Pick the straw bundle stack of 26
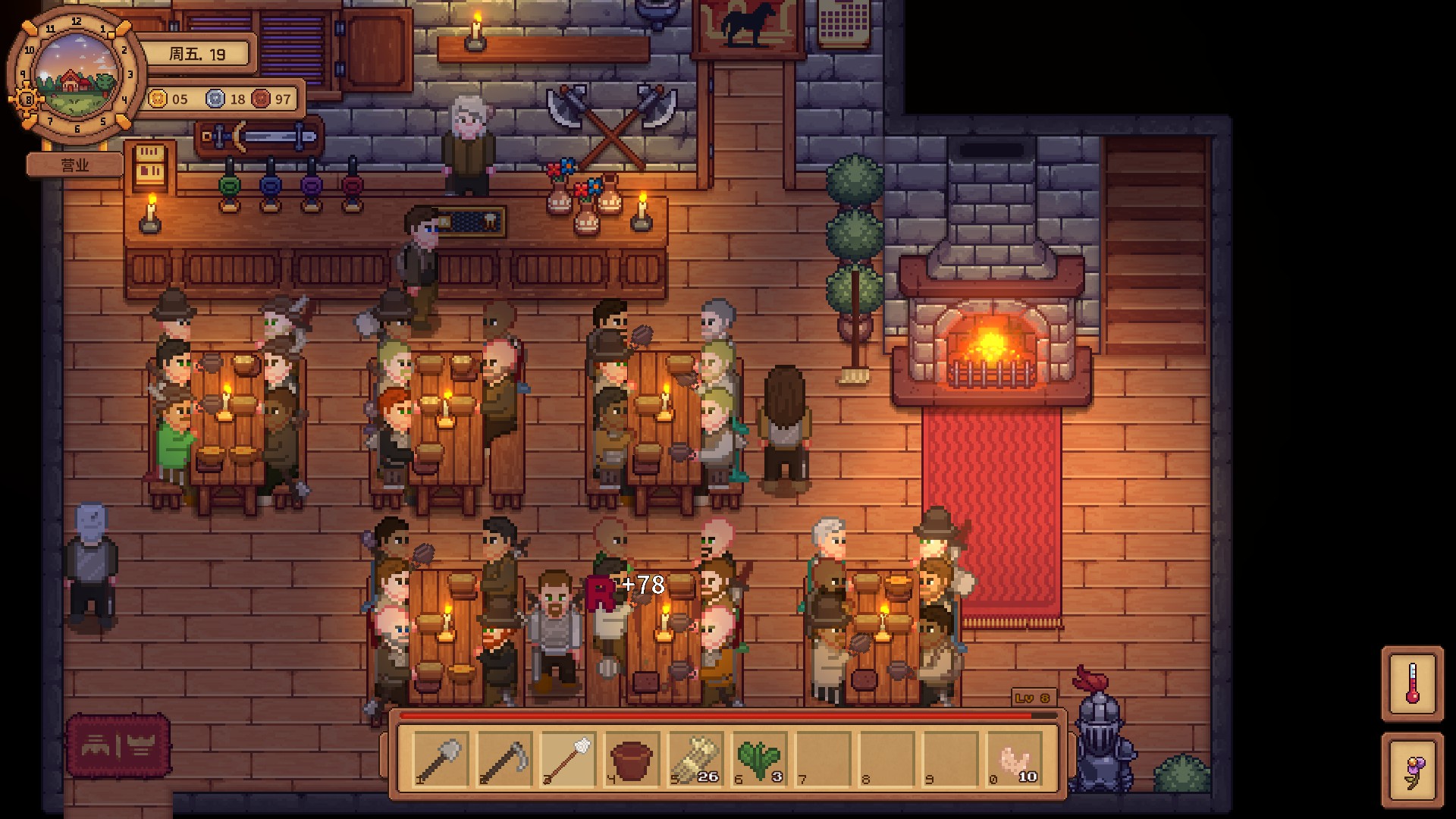This screenshot has height=819, width=1456. coord(695,759)
